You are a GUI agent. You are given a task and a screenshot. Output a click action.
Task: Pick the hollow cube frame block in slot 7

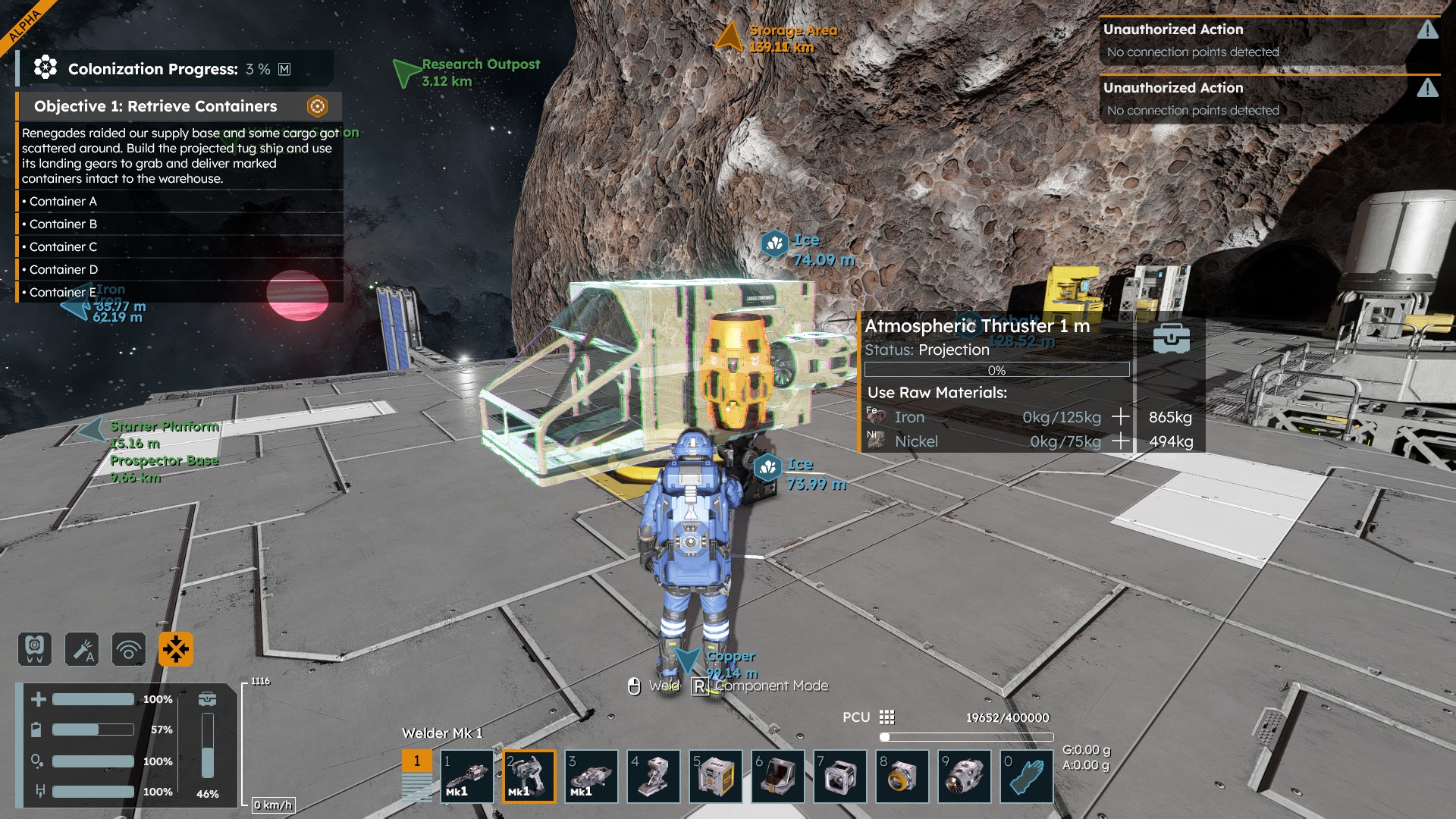(x=840, y=776)
